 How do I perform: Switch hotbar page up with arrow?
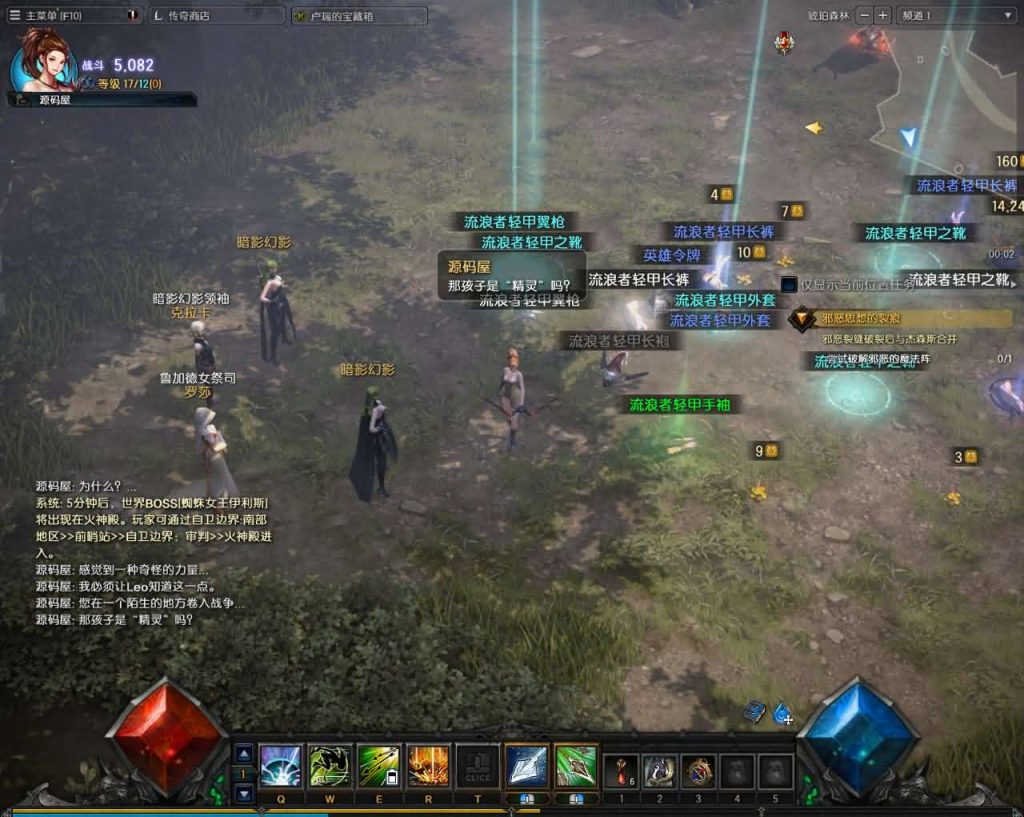tap(244, 753)
